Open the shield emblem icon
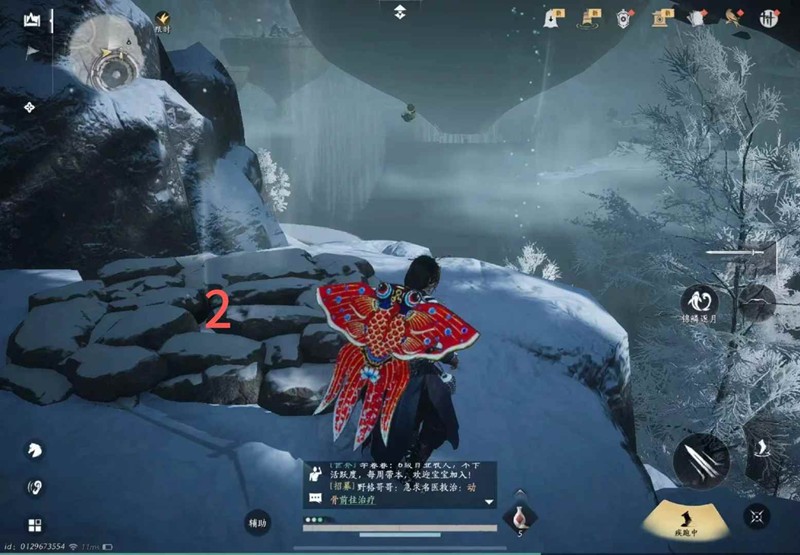Image resolution: width=800 pixels, height=555 pixels. [x=625, y=17]
